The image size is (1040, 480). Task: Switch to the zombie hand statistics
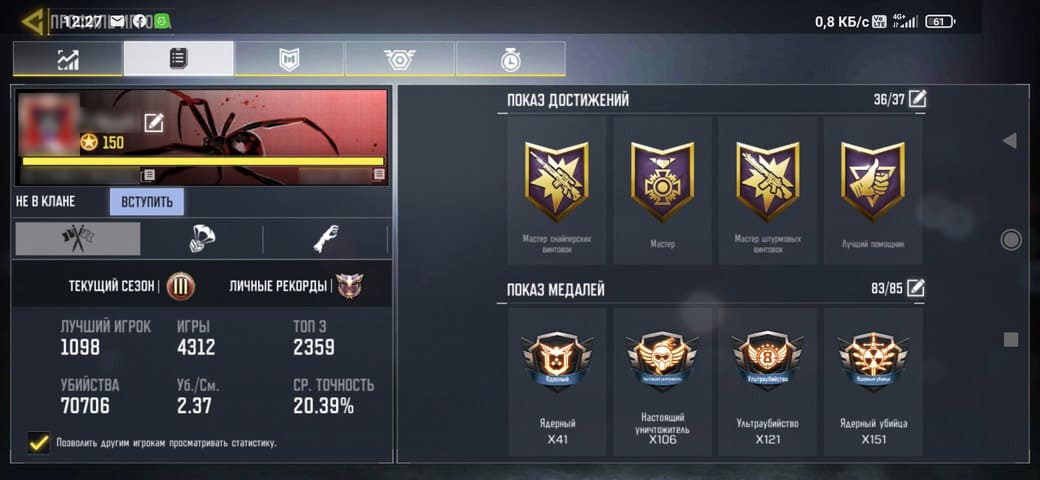[326, 239]
